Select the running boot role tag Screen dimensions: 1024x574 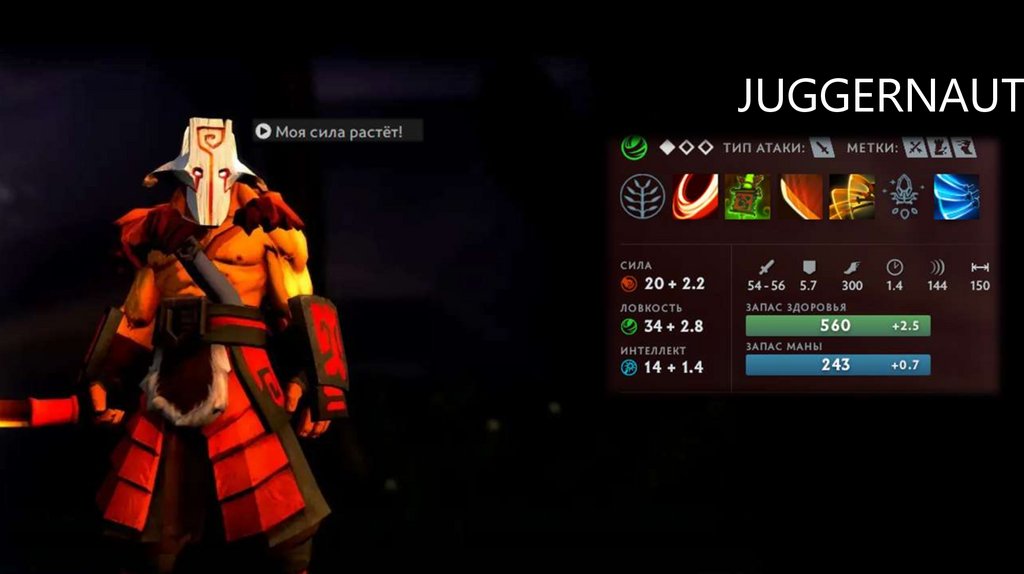coord(964,148)
